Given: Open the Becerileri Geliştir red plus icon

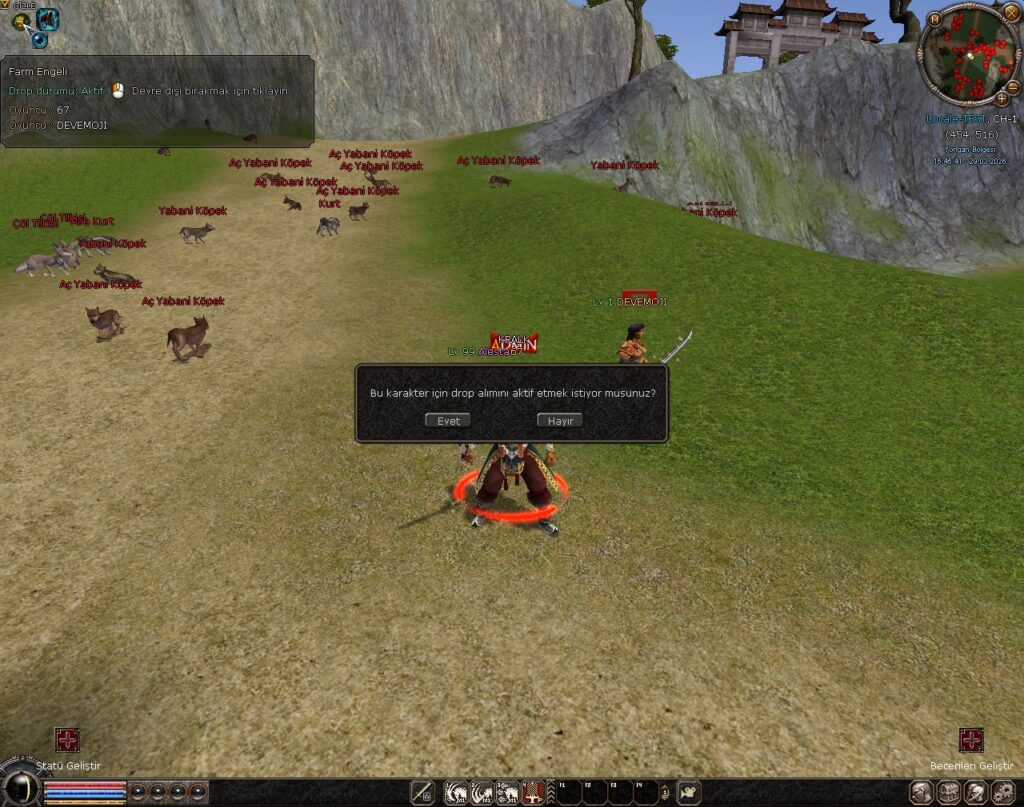Looking at the screenshot, I should [x=971, y=740].
